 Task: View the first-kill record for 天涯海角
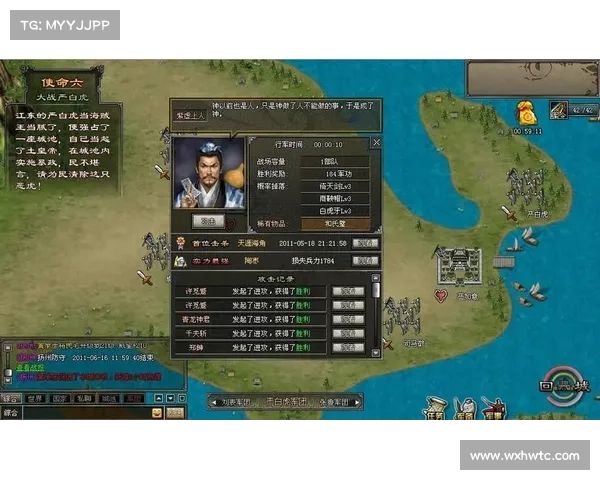pos(366,243)
